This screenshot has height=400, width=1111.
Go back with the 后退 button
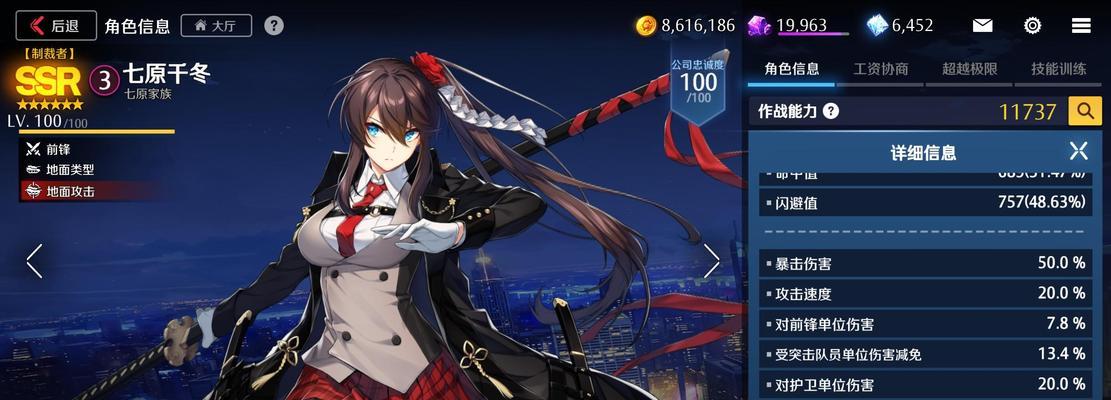(56, 25)
